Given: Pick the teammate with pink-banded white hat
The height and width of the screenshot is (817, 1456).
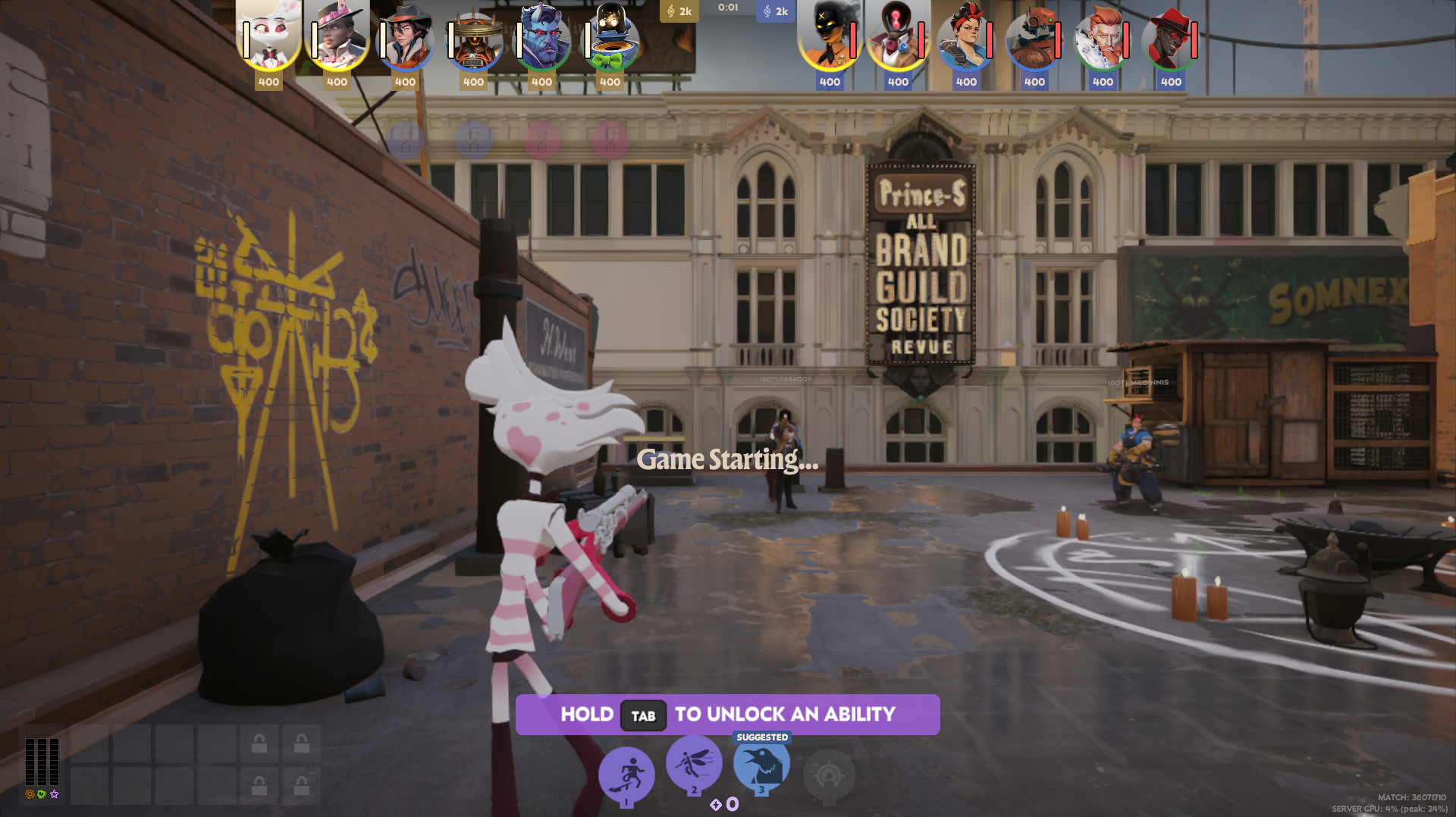Looking at the screenshot, I should click(x=337, y=36).
